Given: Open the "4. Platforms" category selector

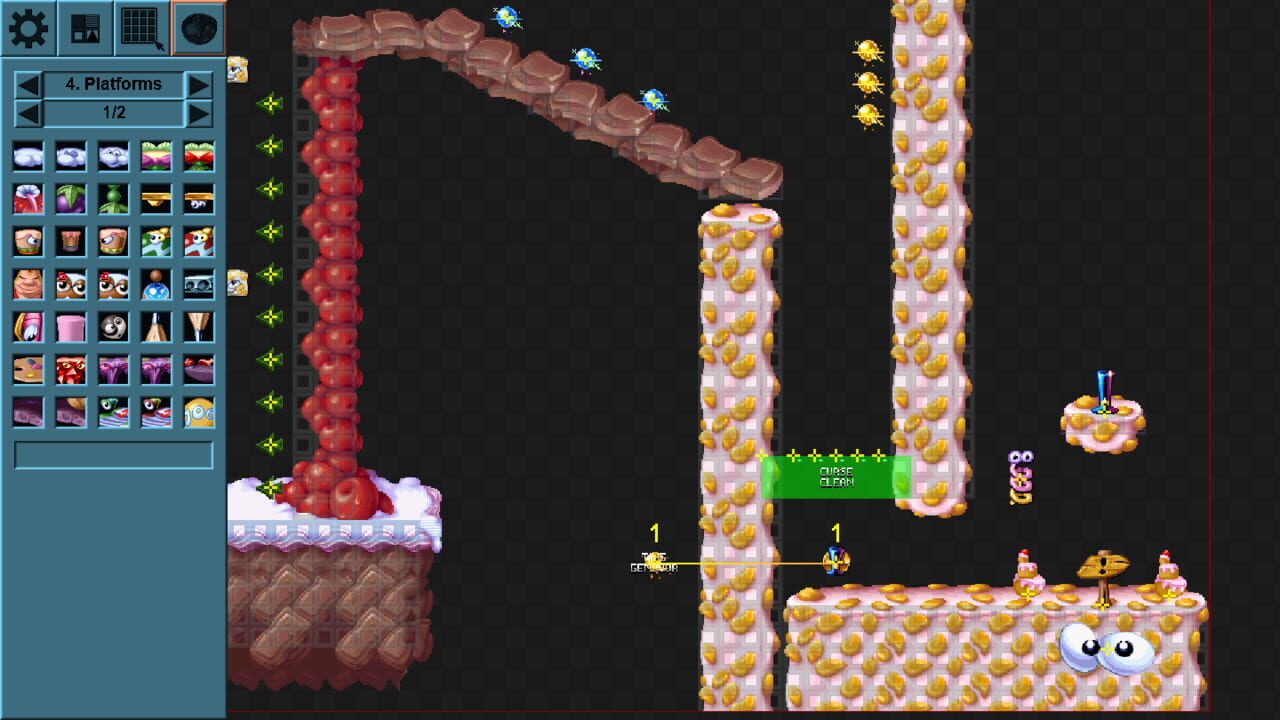Looking at the screenshot, I should [113, 84].
